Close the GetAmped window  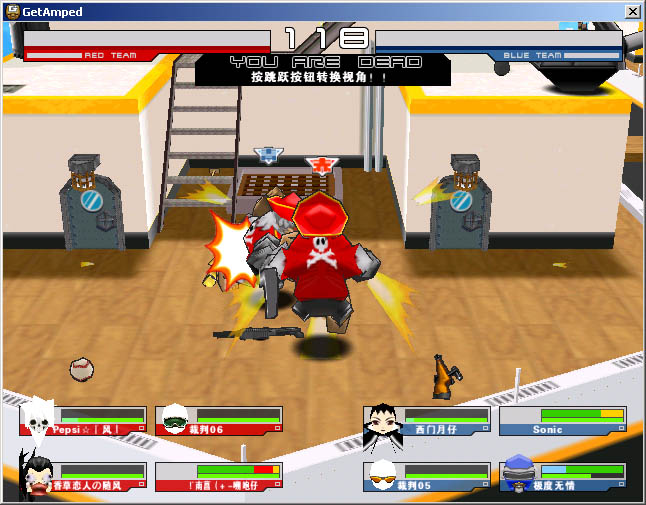632,11
